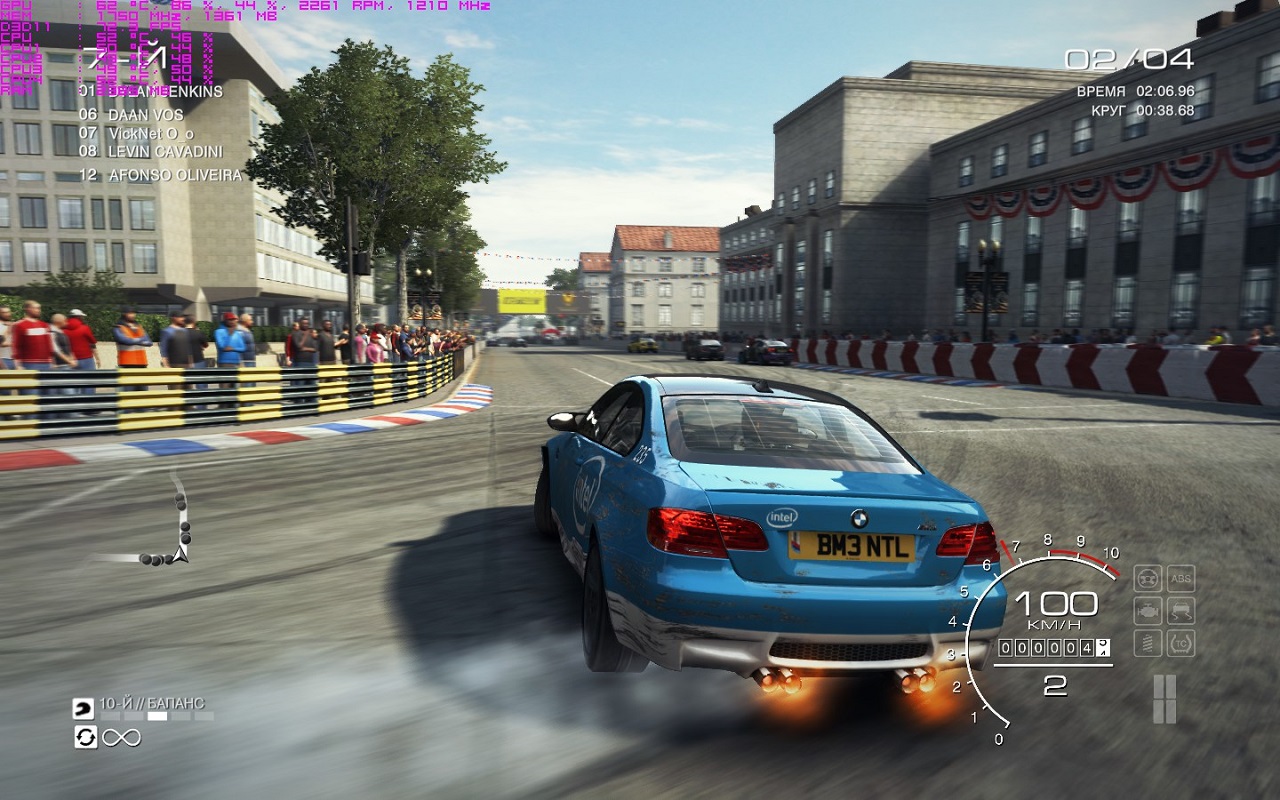Toggle the TC traction control icon
Screen dimensions: 1280x800
point(1181,643)
